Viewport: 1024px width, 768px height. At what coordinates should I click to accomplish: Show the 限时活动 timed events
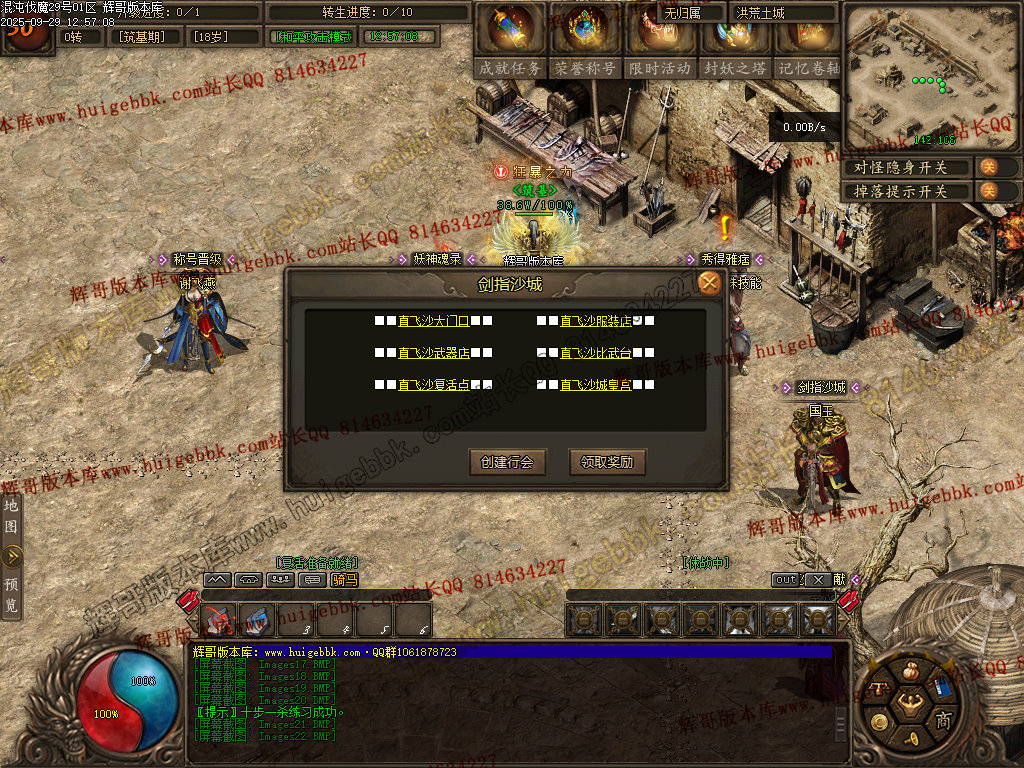(x=660, y=40)
